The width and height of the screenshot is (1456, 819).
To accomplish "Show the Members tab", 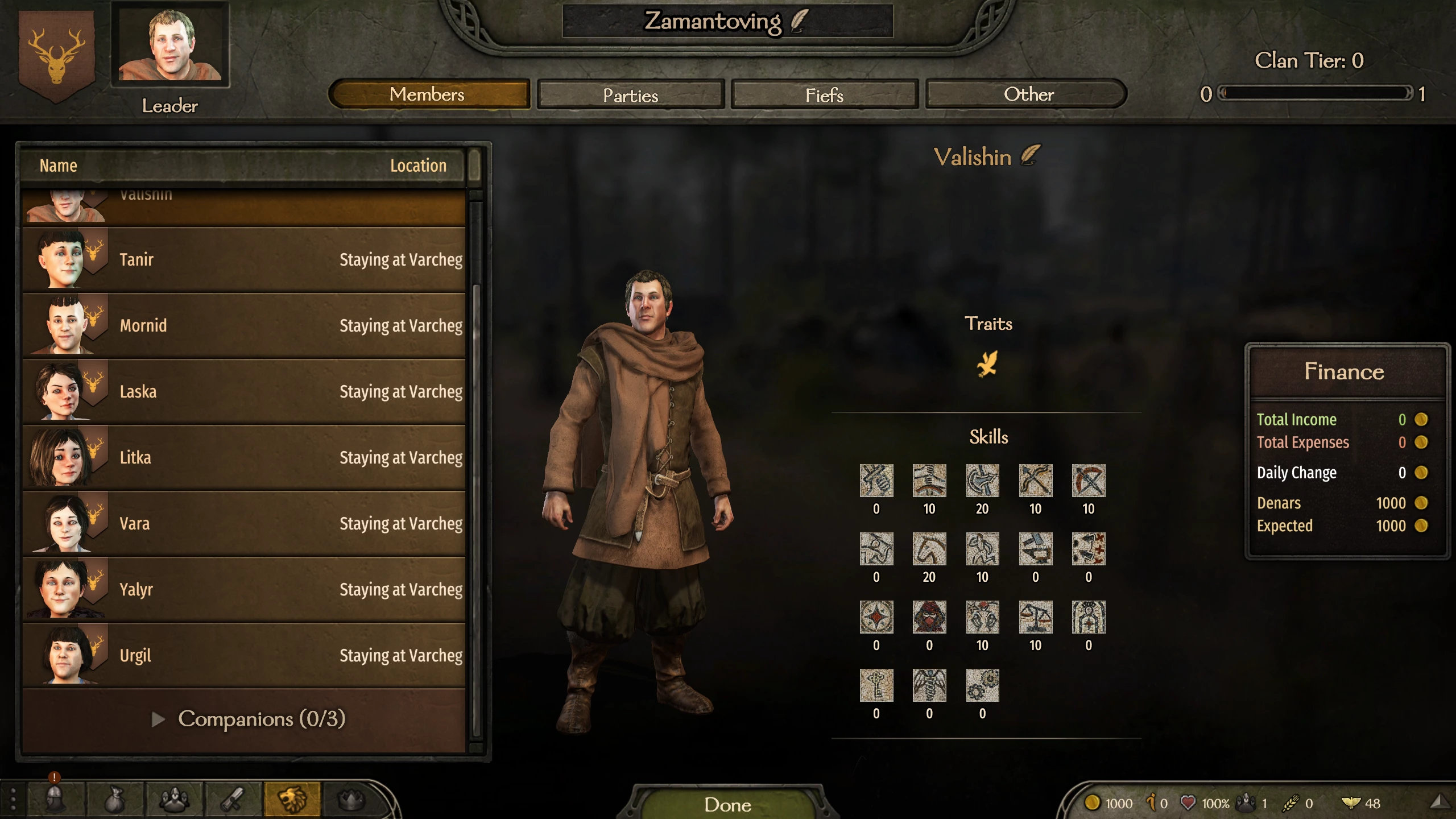I will (x=428, y=94).
